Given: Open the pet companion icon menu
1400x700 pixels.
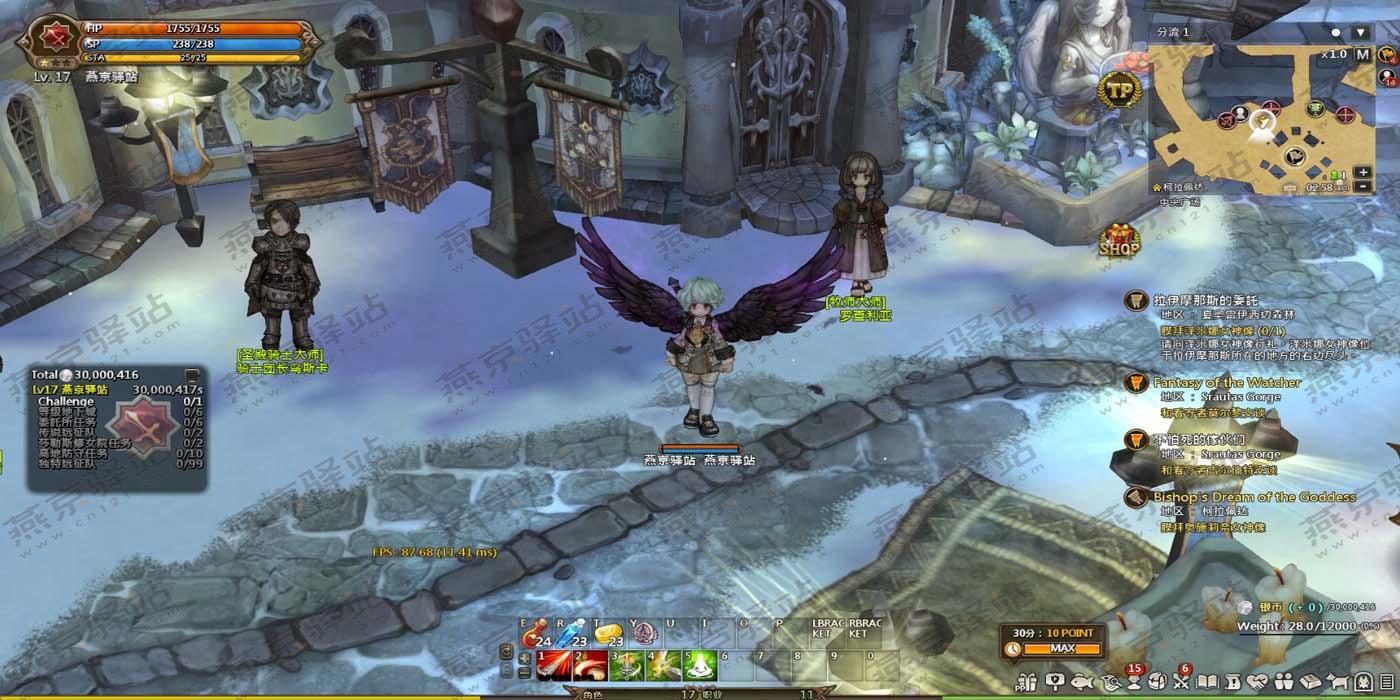Looking at the screenshot, I should point(1337,682).
